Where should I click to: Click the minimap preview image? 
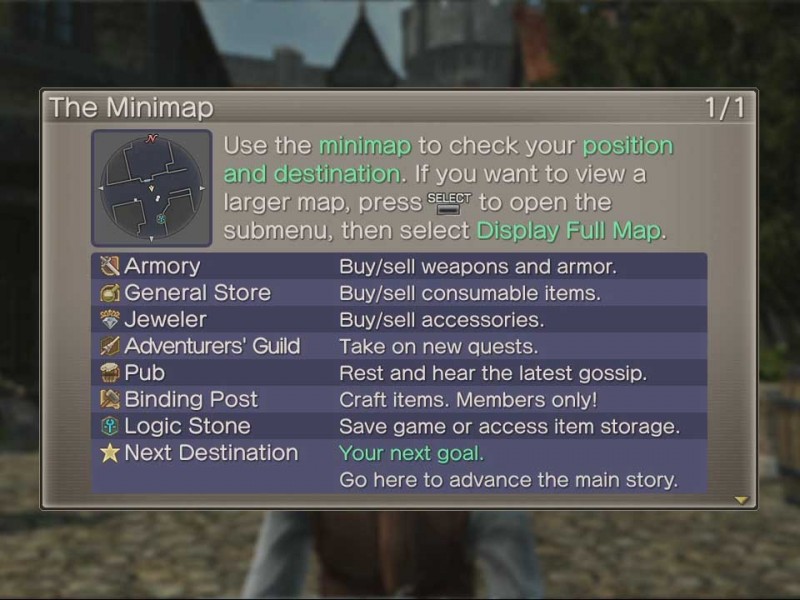pos(152,188)
